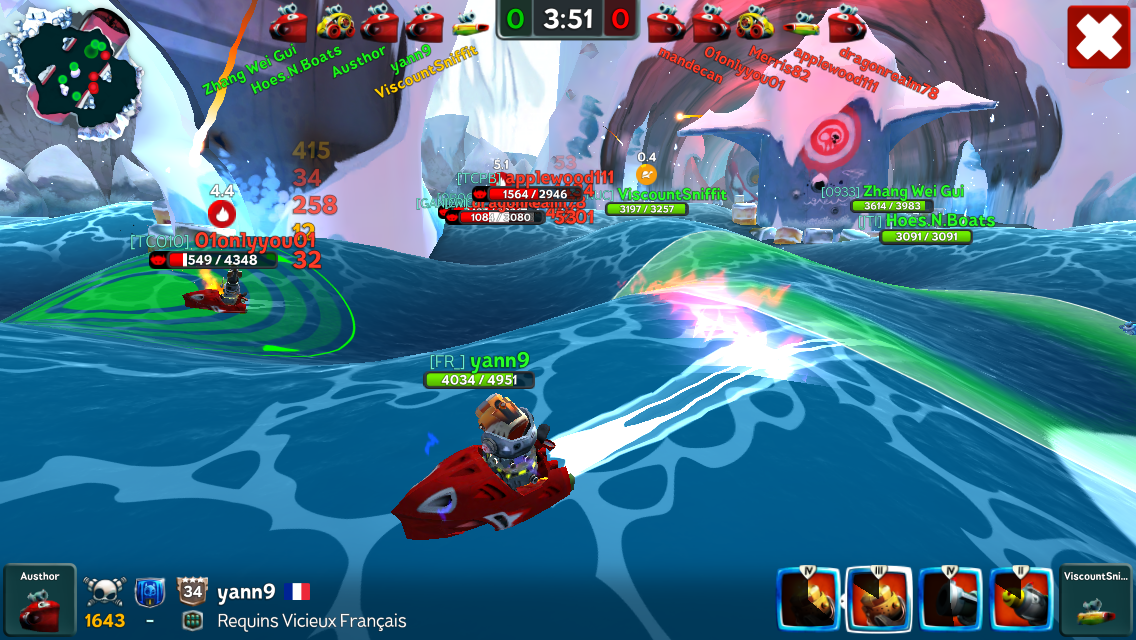Choose Hoes.N.Boats' yellow ship icon
This screenshot has height=640, width=1136.
tap(335, 22)
